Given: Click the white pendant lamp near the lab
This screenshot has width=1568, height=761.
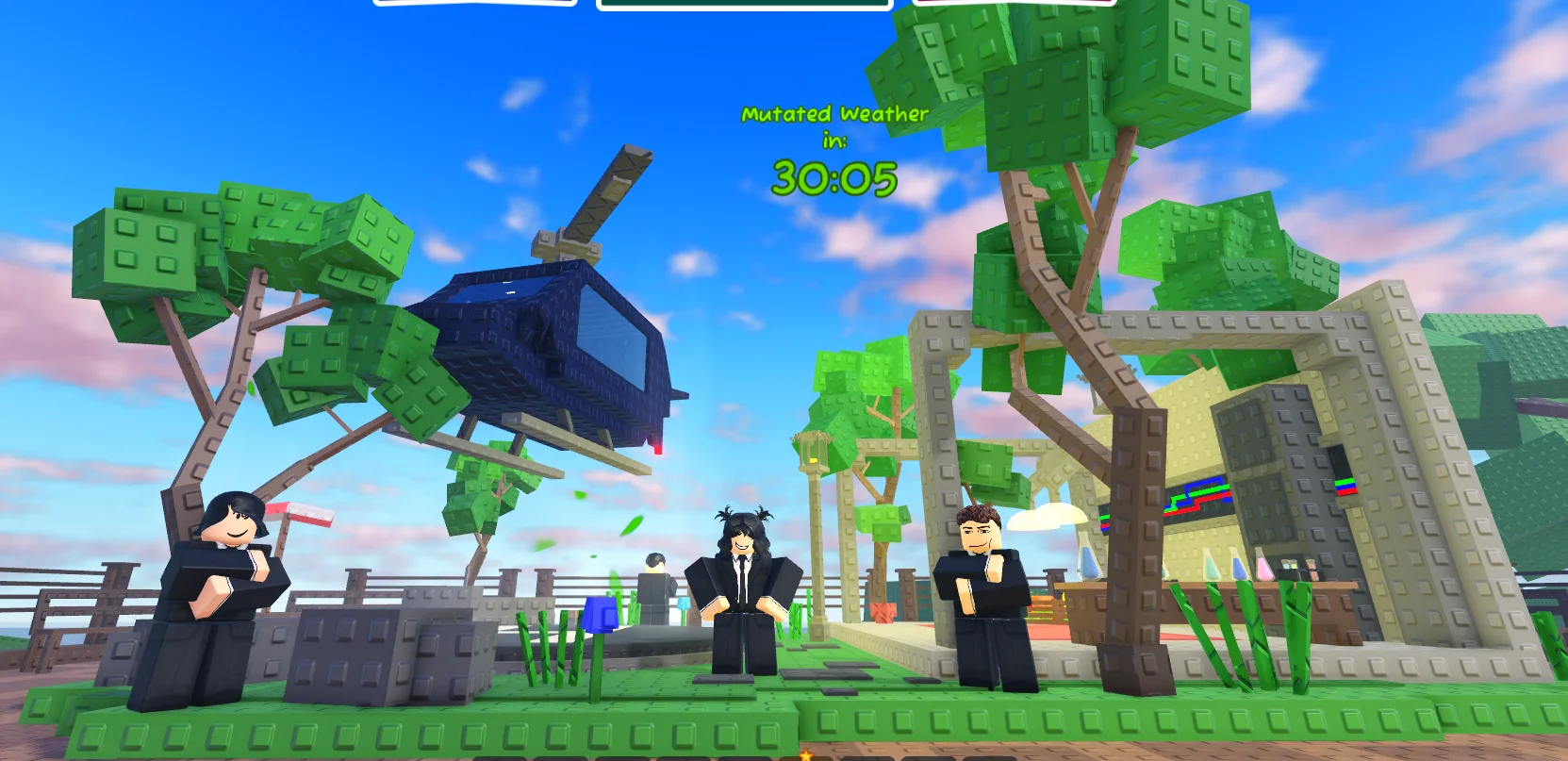Looking at the screenshot, I should [1049, 517].
